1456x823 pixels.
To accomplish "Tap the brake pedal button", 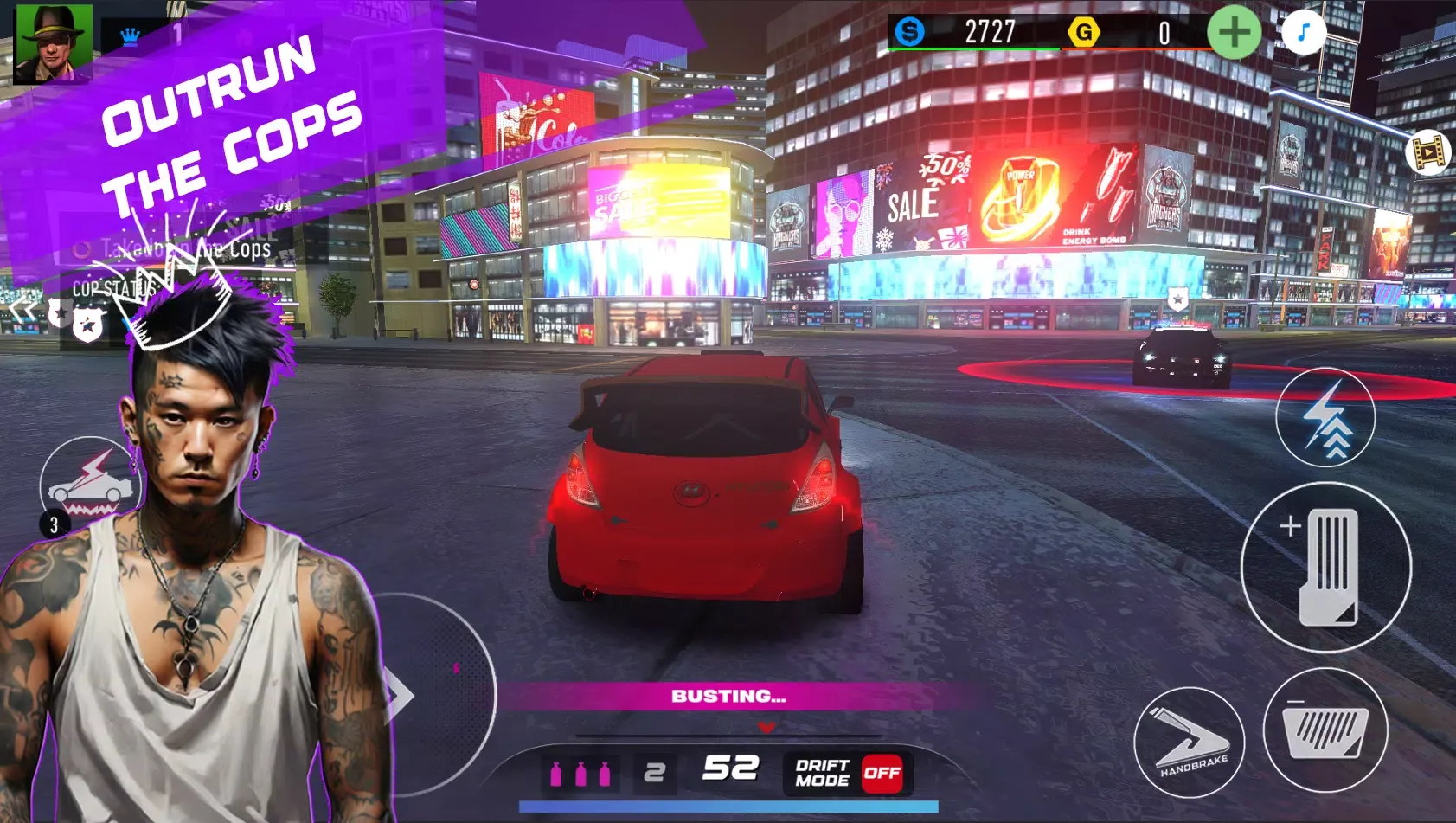I will 1325,730.
